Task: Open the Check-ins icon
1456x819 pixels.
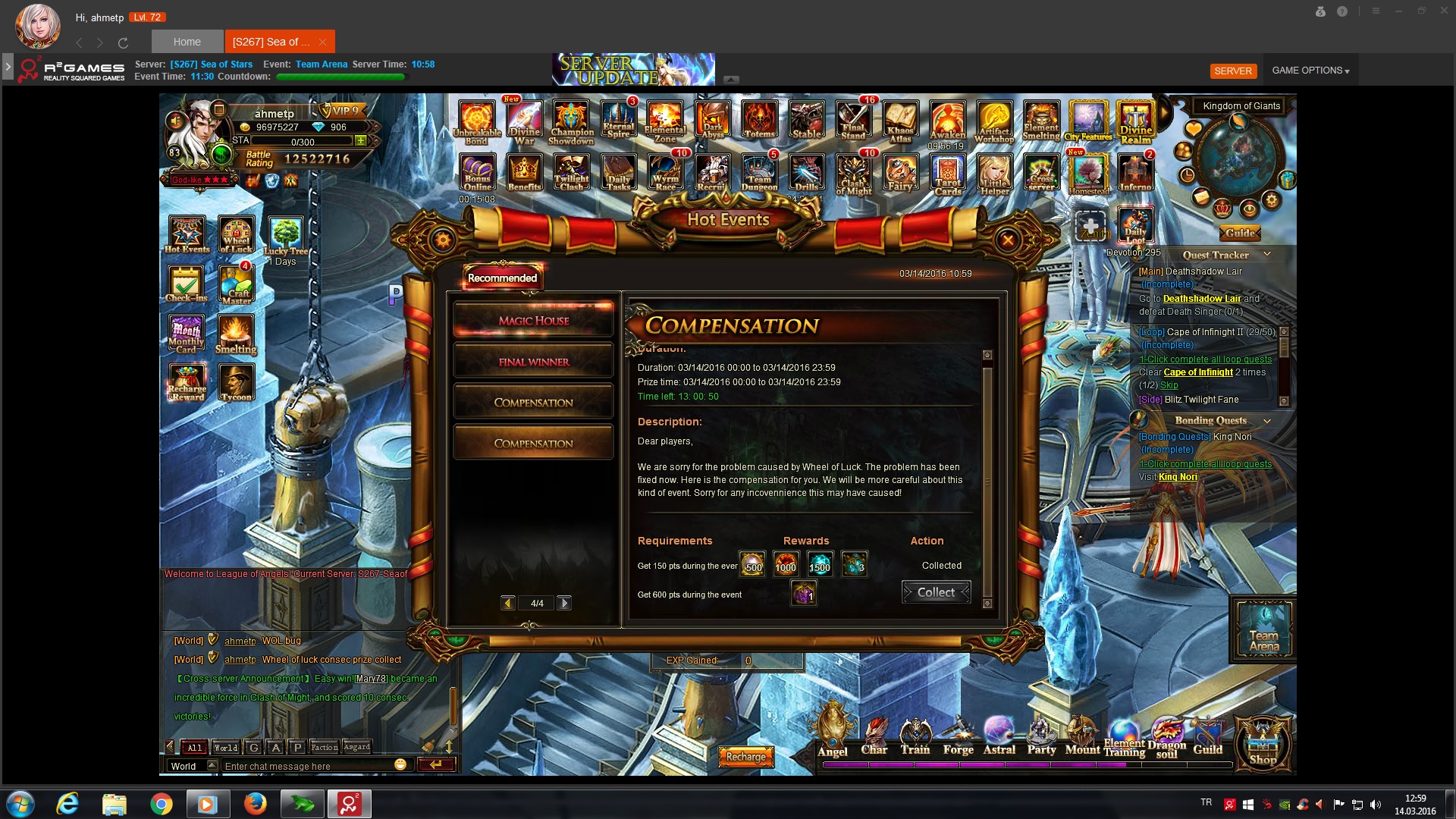Action: point(186,284)
